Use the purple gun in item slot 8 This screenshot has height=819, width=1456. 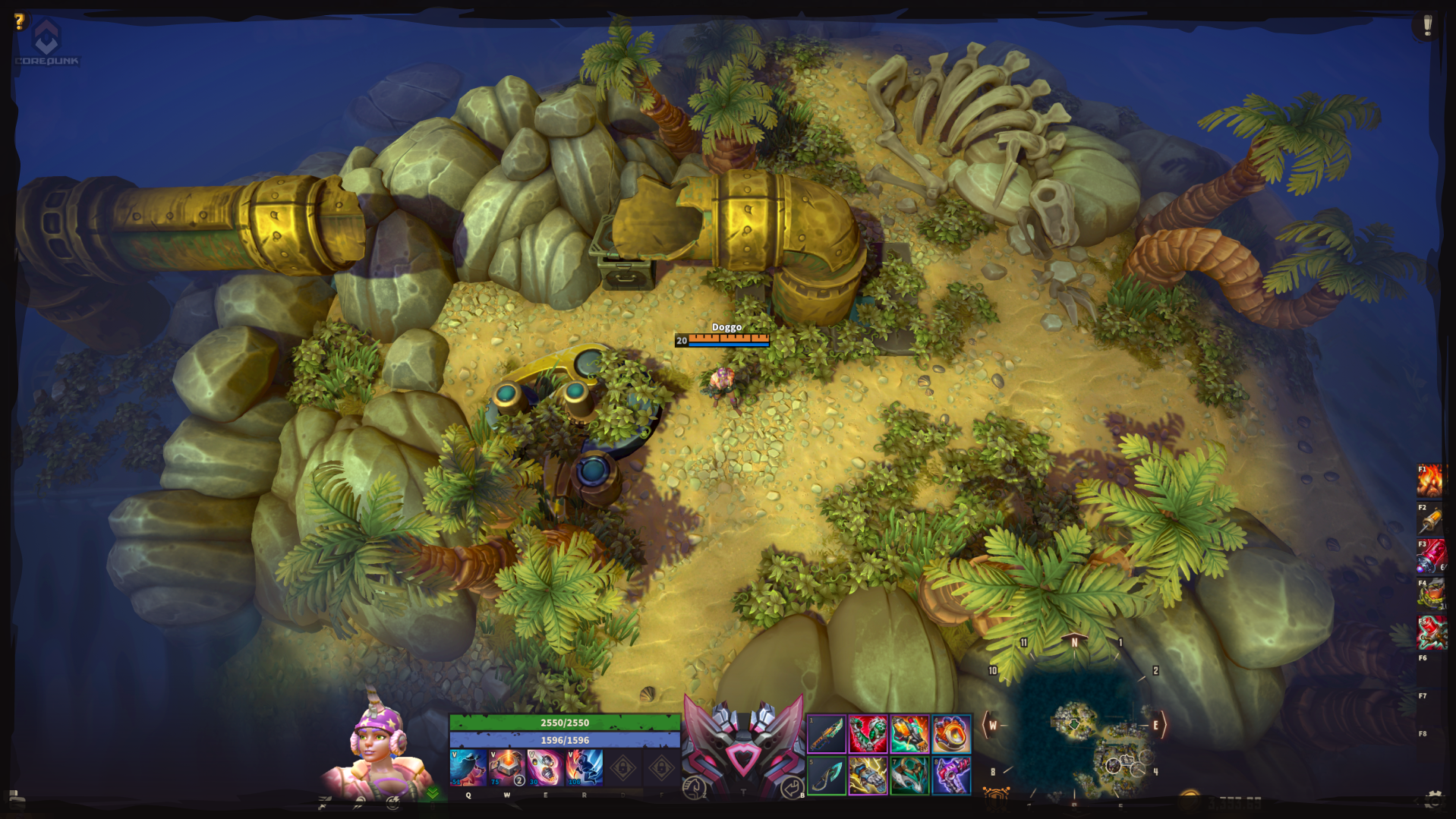point(951,776)
